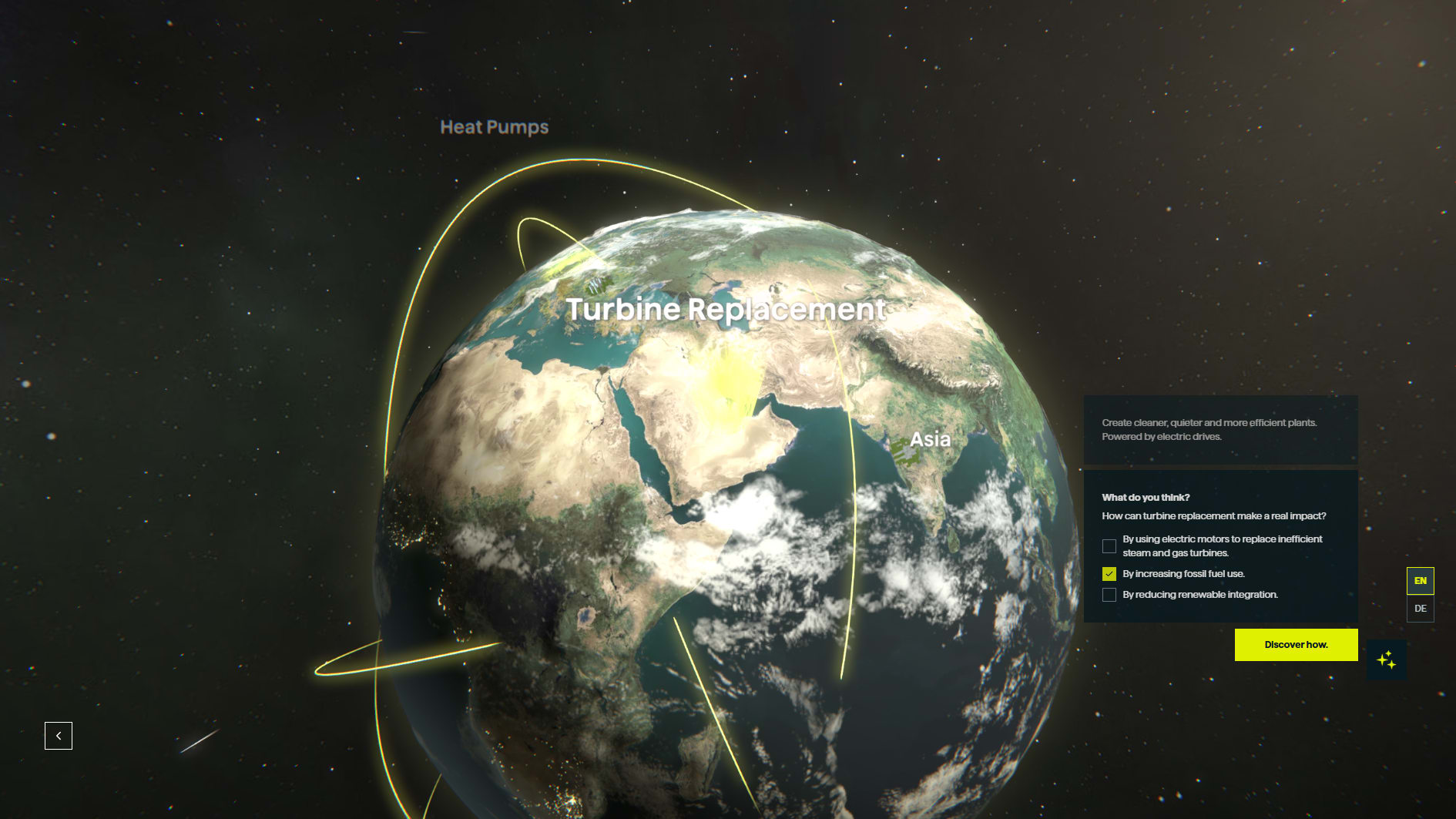This screenshot has height=819, width=1456.
Task: Change the language to DE
Action: [1420, 609]
